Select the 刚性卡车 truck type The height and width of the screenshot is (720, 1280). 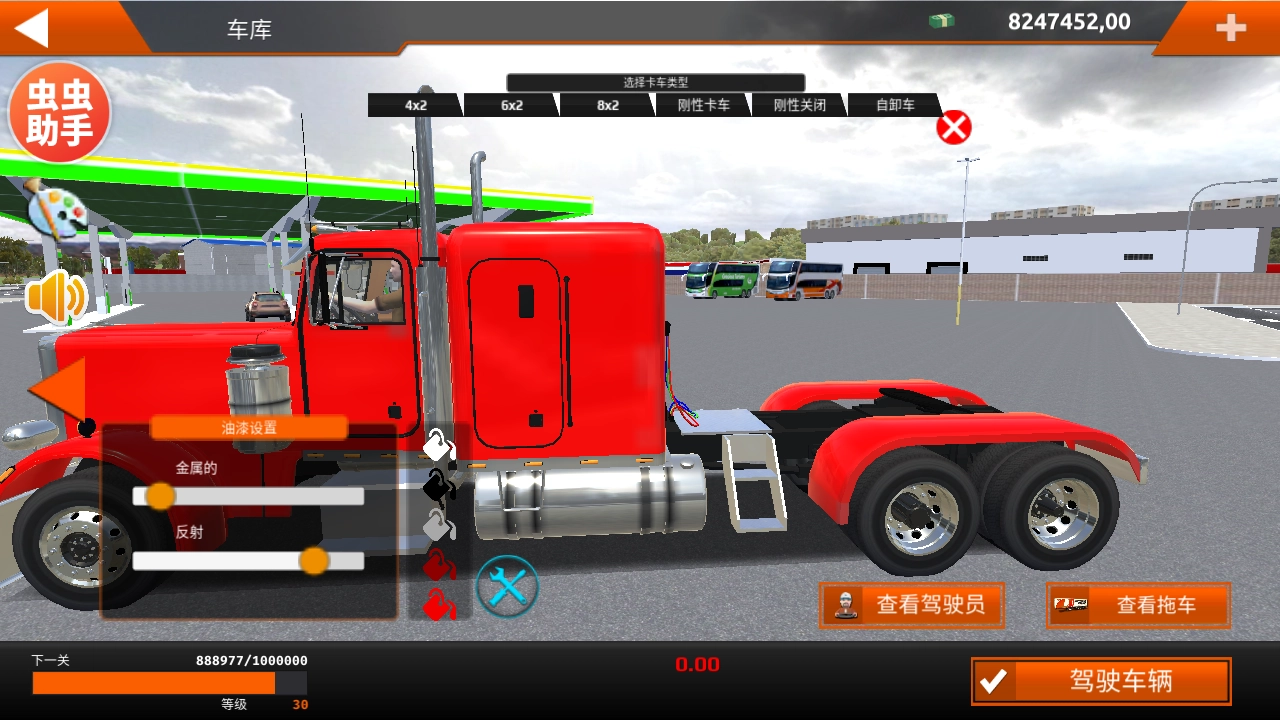pos(704,105)
